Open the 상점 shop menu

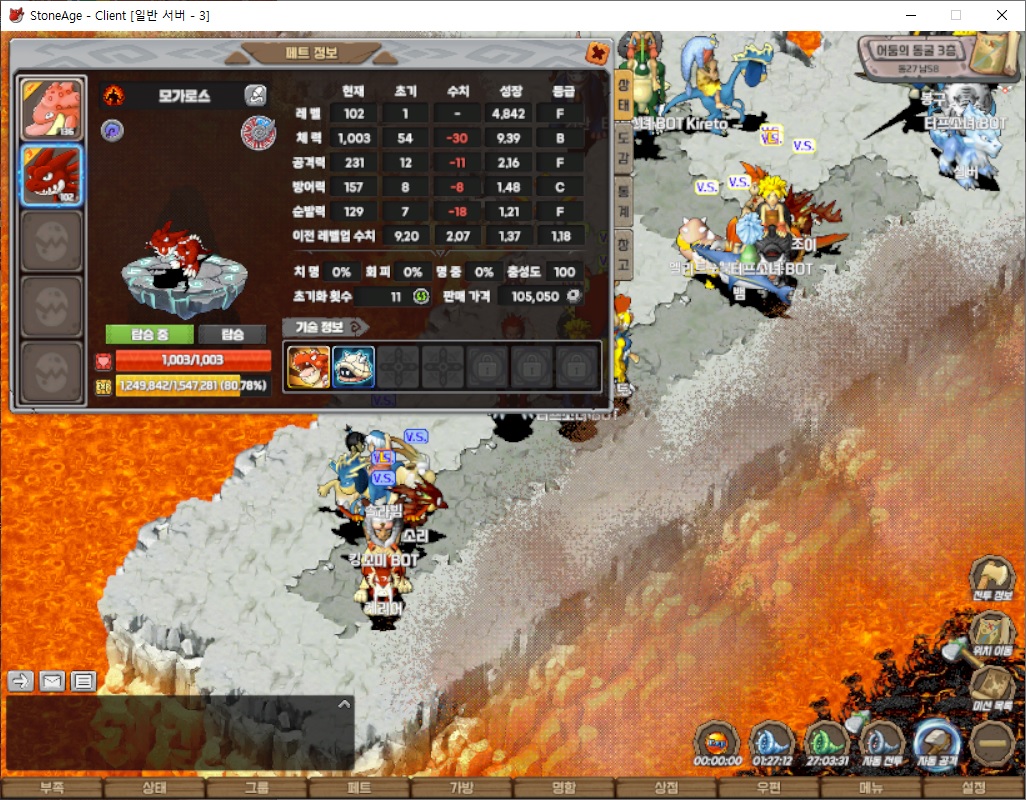[666, 788]
